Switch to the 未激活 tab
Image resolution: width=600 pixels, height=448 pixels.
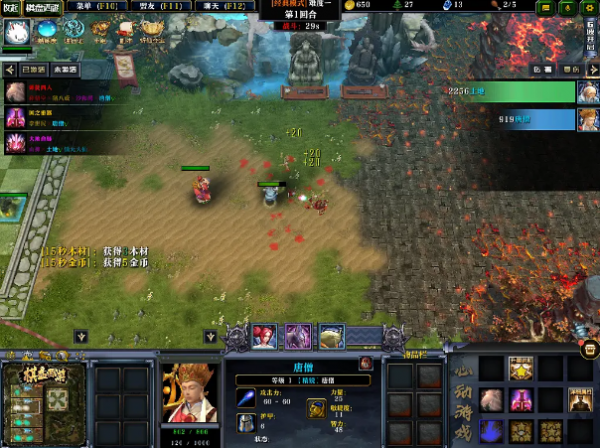pos(67,70)
